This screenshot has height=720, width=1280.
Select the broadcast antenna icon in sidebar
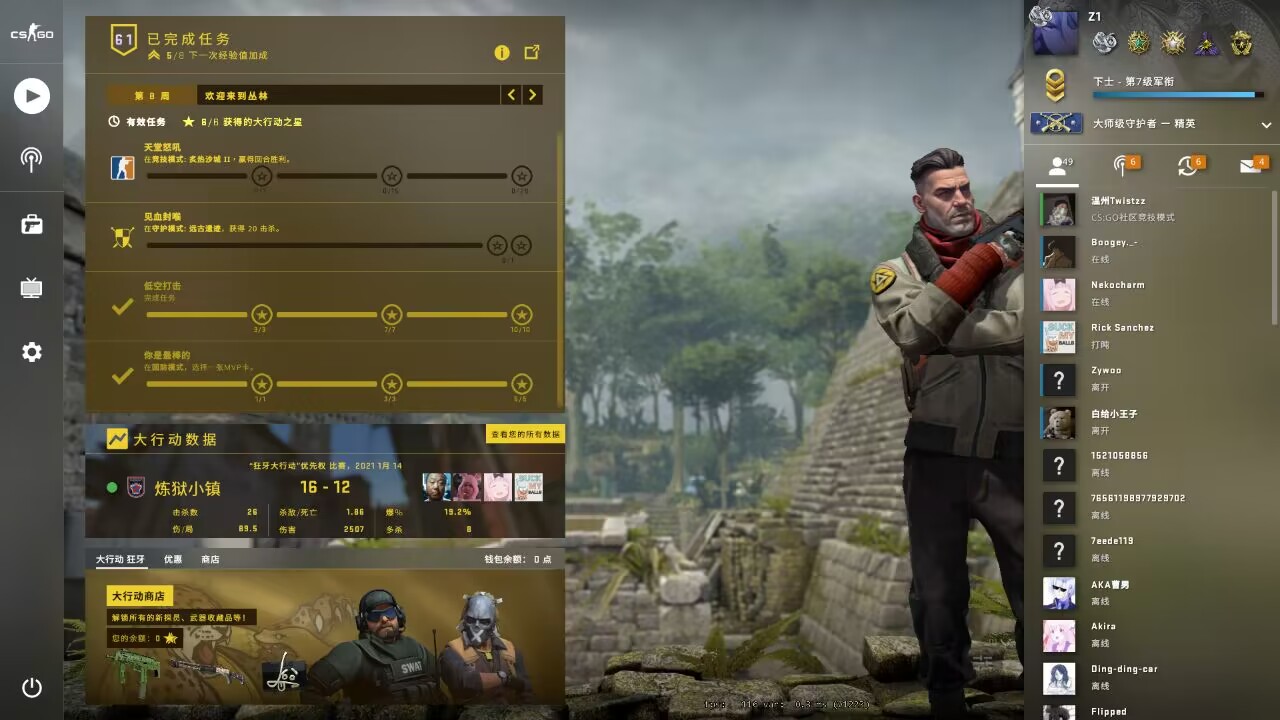31,161
